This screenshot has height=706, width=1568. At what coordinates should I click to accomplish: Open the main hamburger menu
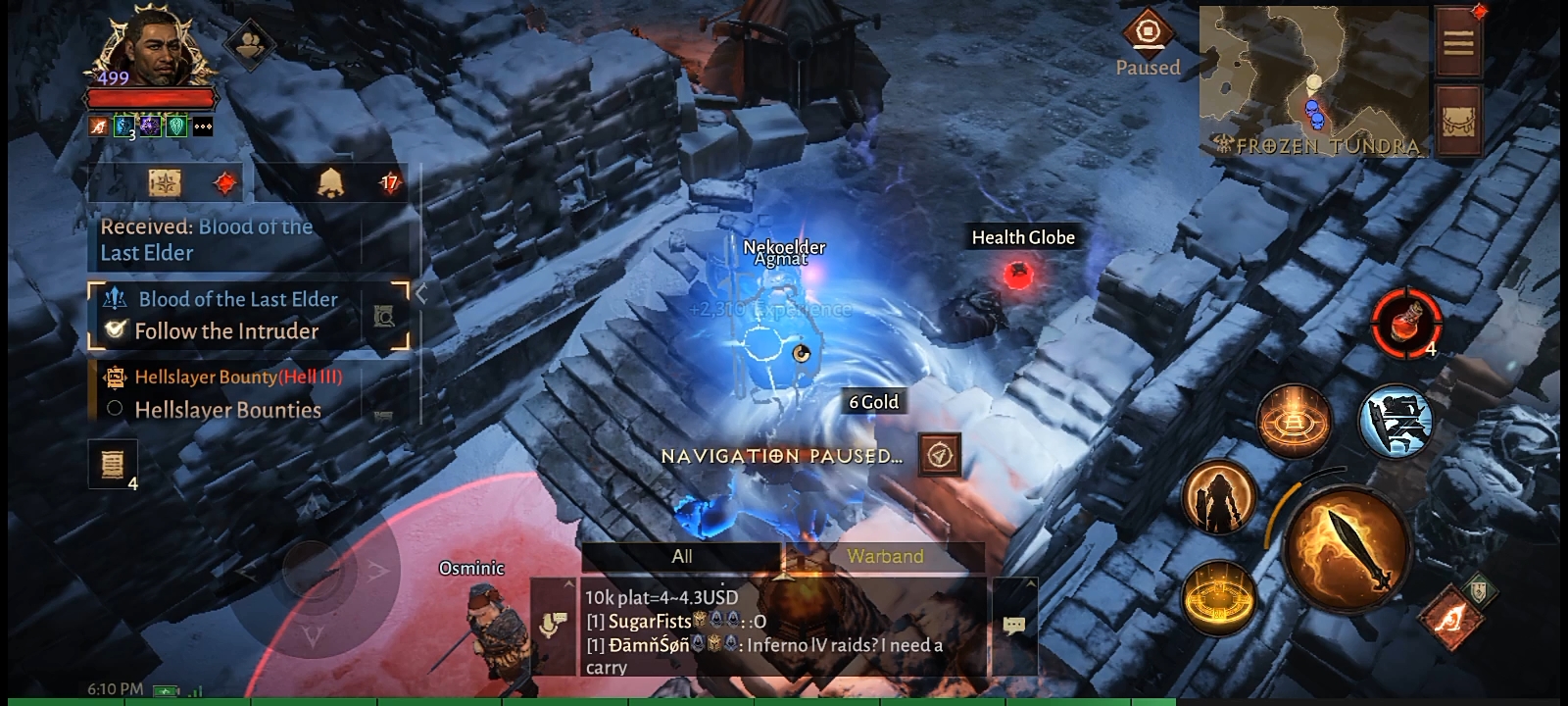1457,42
